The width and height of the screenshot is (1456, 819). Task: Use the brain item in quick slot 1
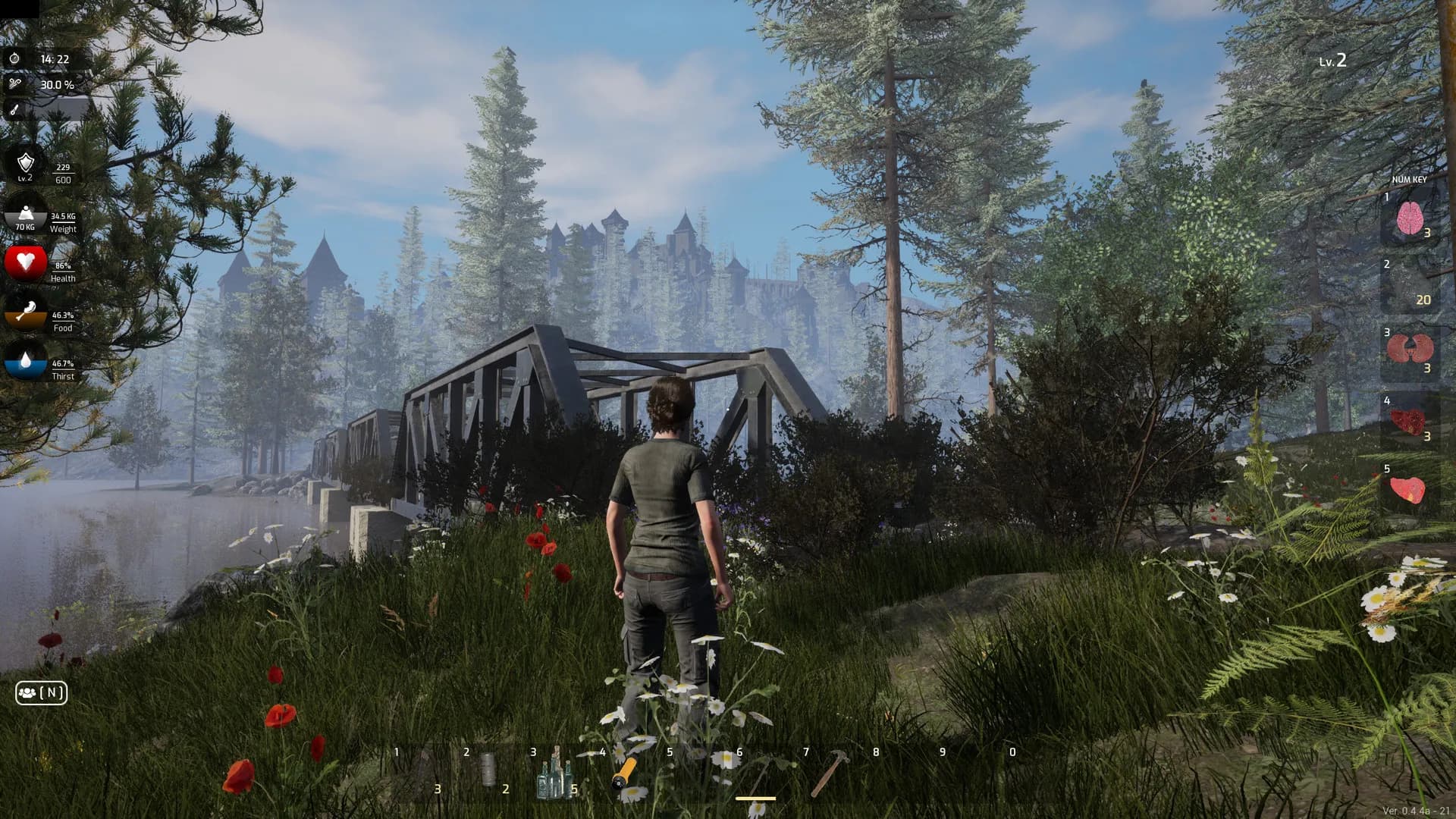point(1409,218)
